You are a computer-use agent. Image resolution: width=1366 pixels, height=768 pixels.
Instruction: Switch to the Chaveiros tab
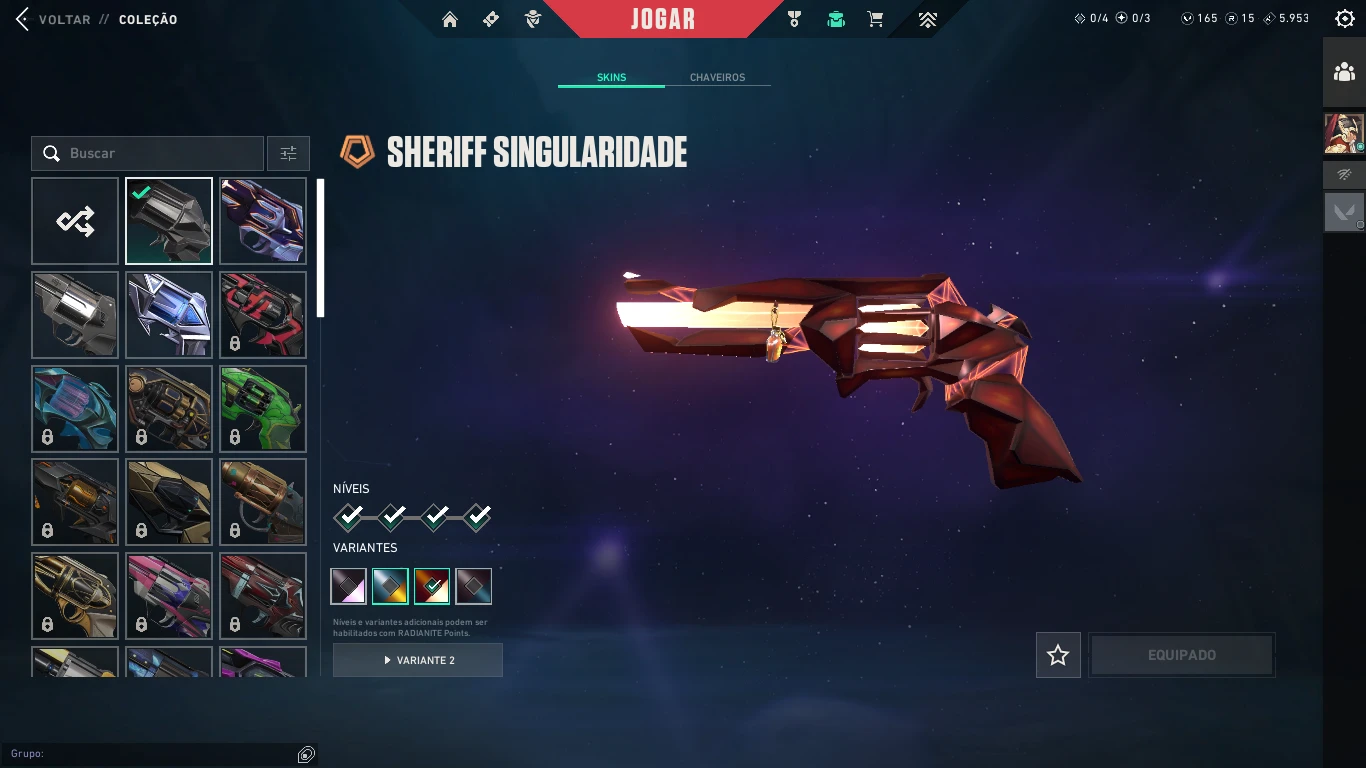point(717,77)
